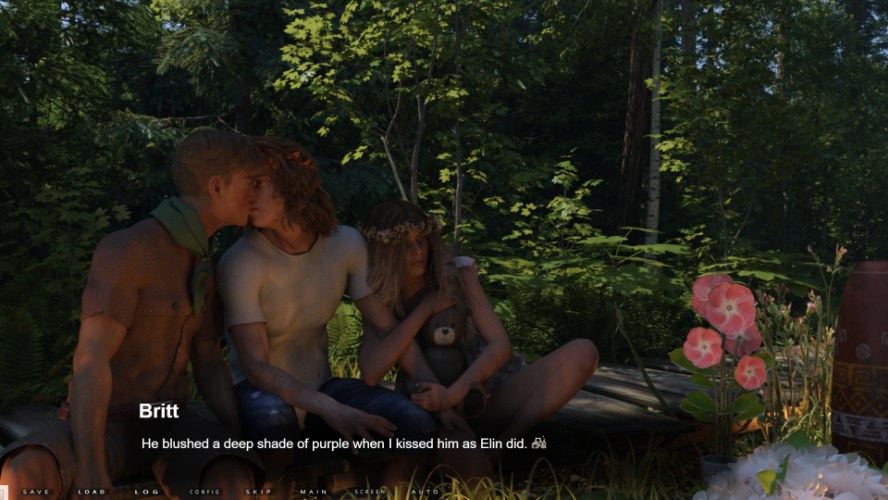Open the Config settings

(204, 492)
